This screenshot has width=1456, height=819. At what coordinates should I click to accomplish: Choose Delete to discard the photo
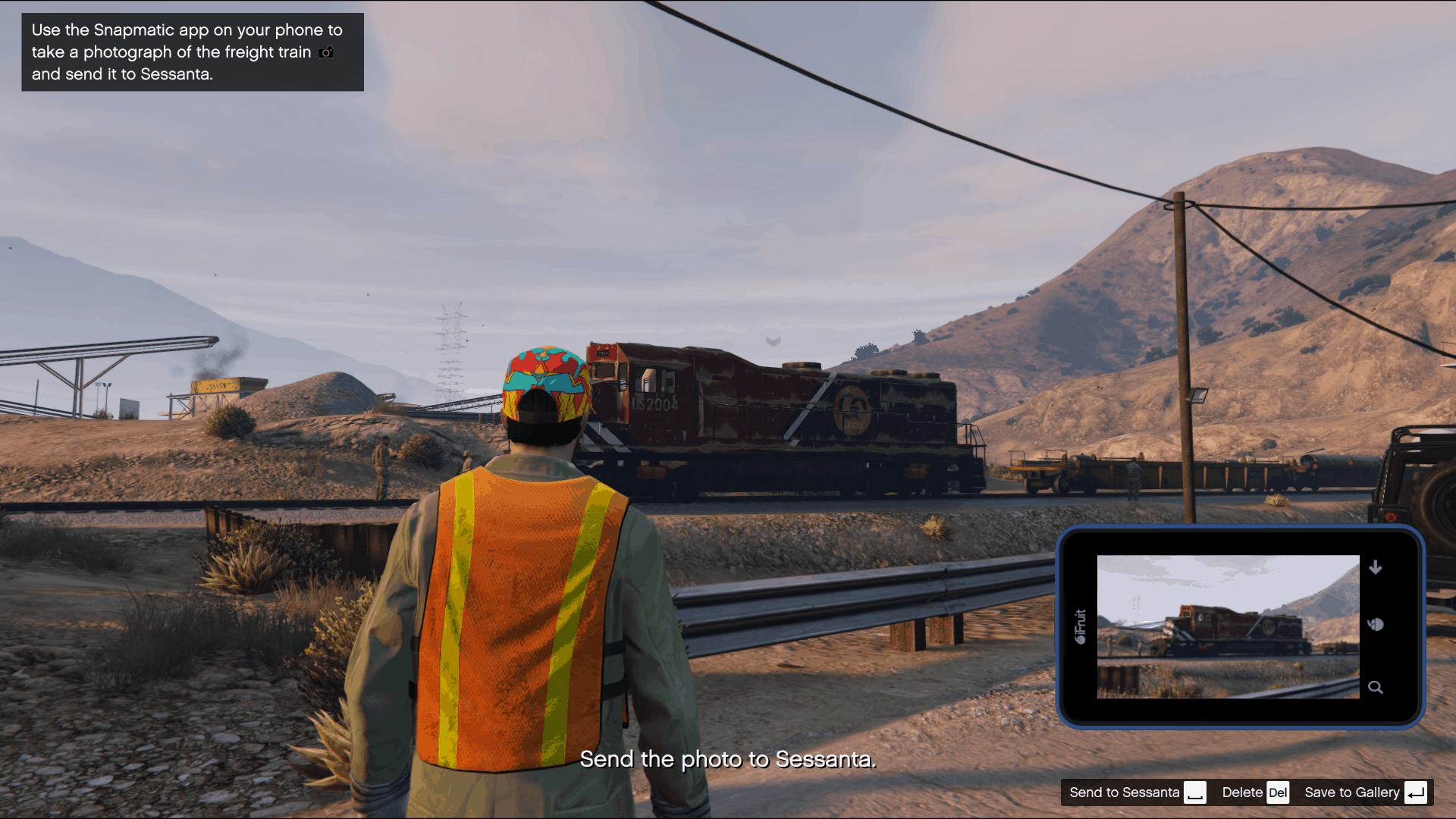[1241, 792]
